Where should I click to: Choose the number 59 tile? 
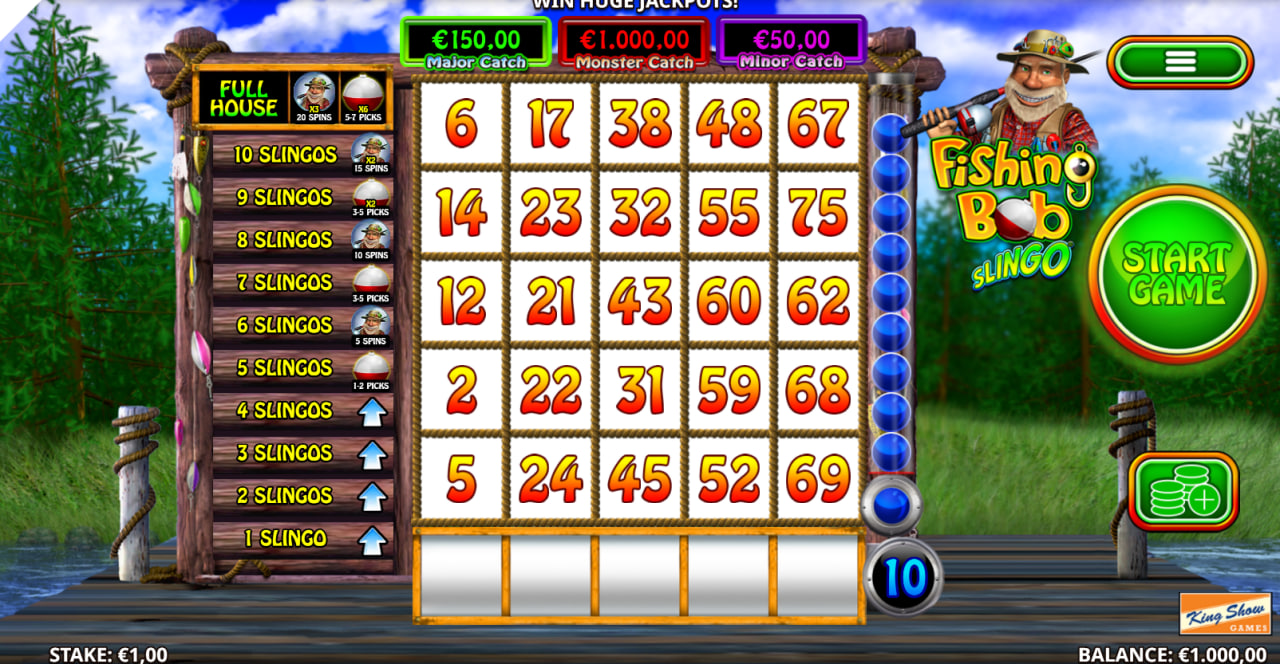pyautogui.click(x=729, y=391)
